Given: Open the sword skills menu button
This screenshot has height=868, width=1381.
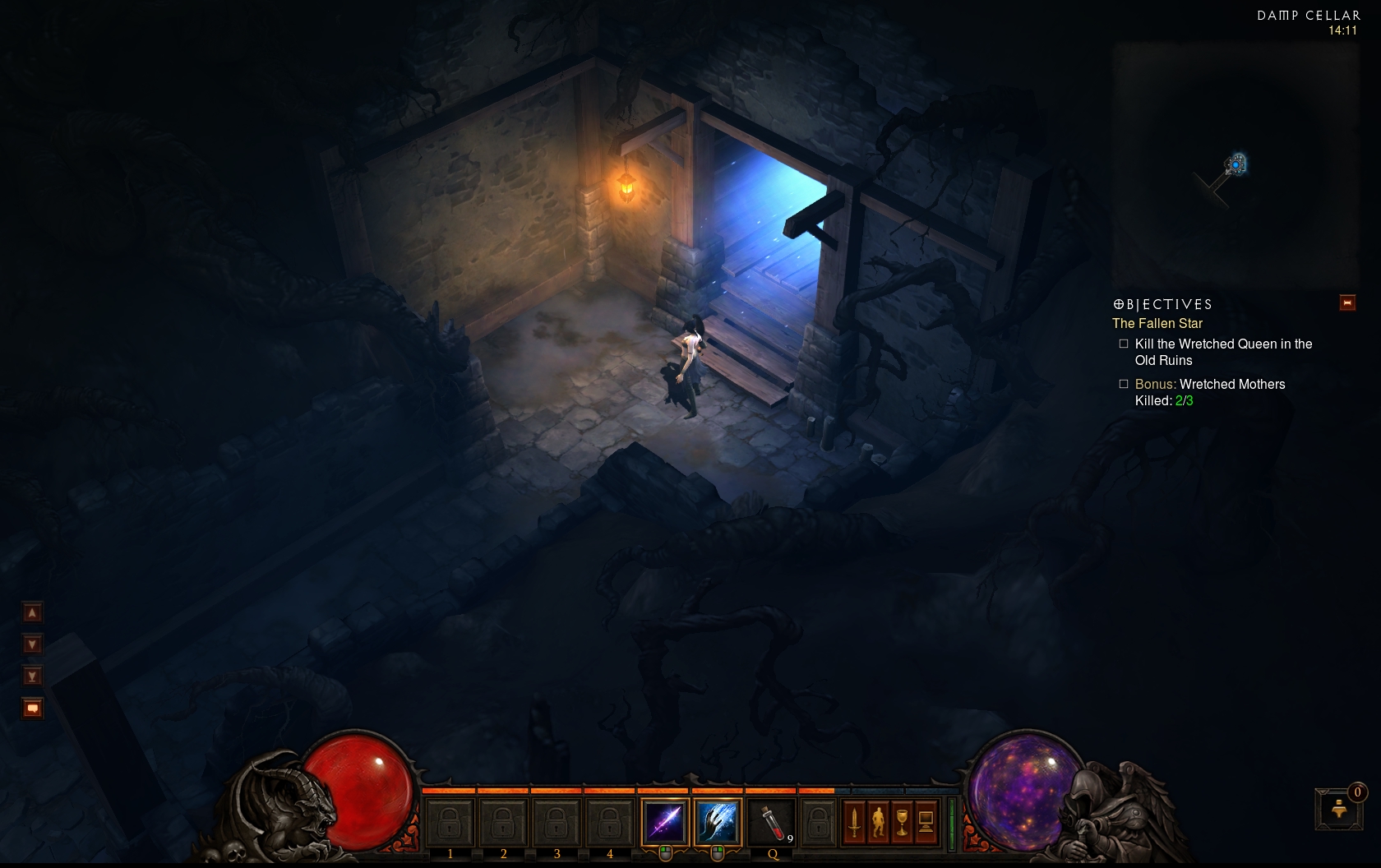Looking at the screenshot, I should pos(854,822).
